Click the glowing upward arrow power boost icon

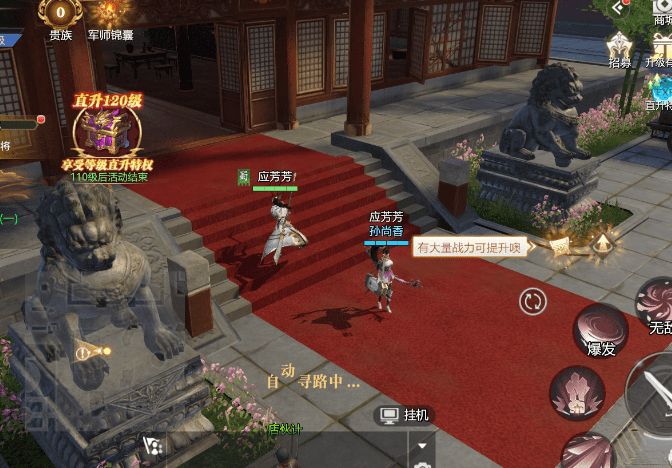[602, 243]
